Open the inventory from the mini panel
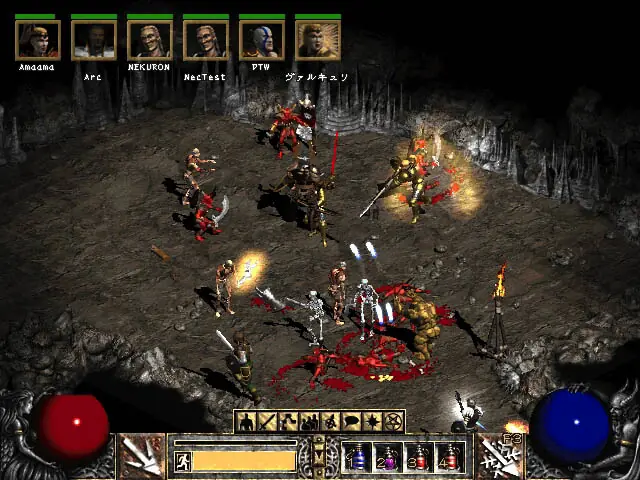The height and width of the screenshot is (480, 640). (267, 422)
